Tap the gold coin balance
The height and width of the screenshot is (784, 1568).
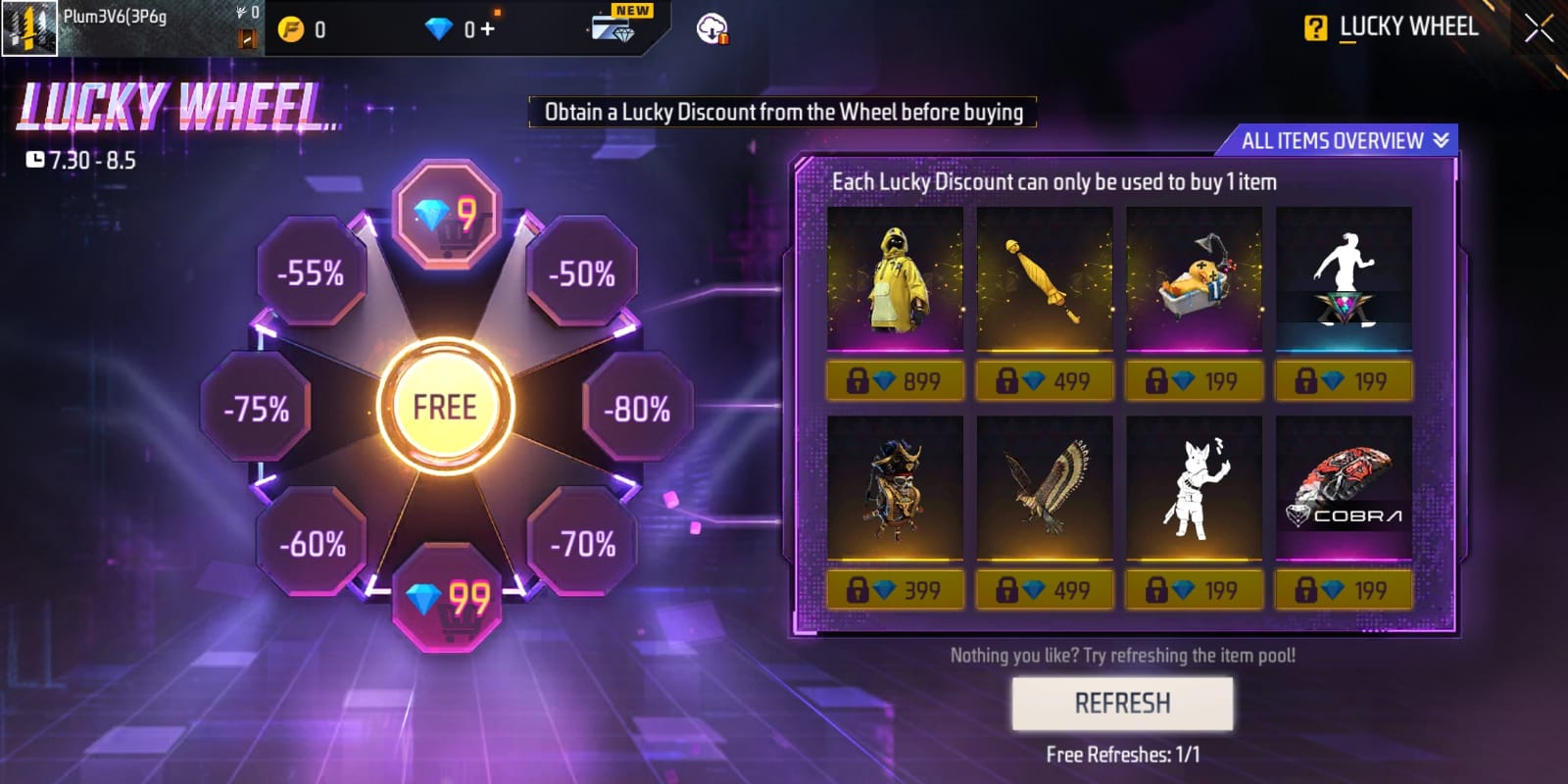click(303, 29)
